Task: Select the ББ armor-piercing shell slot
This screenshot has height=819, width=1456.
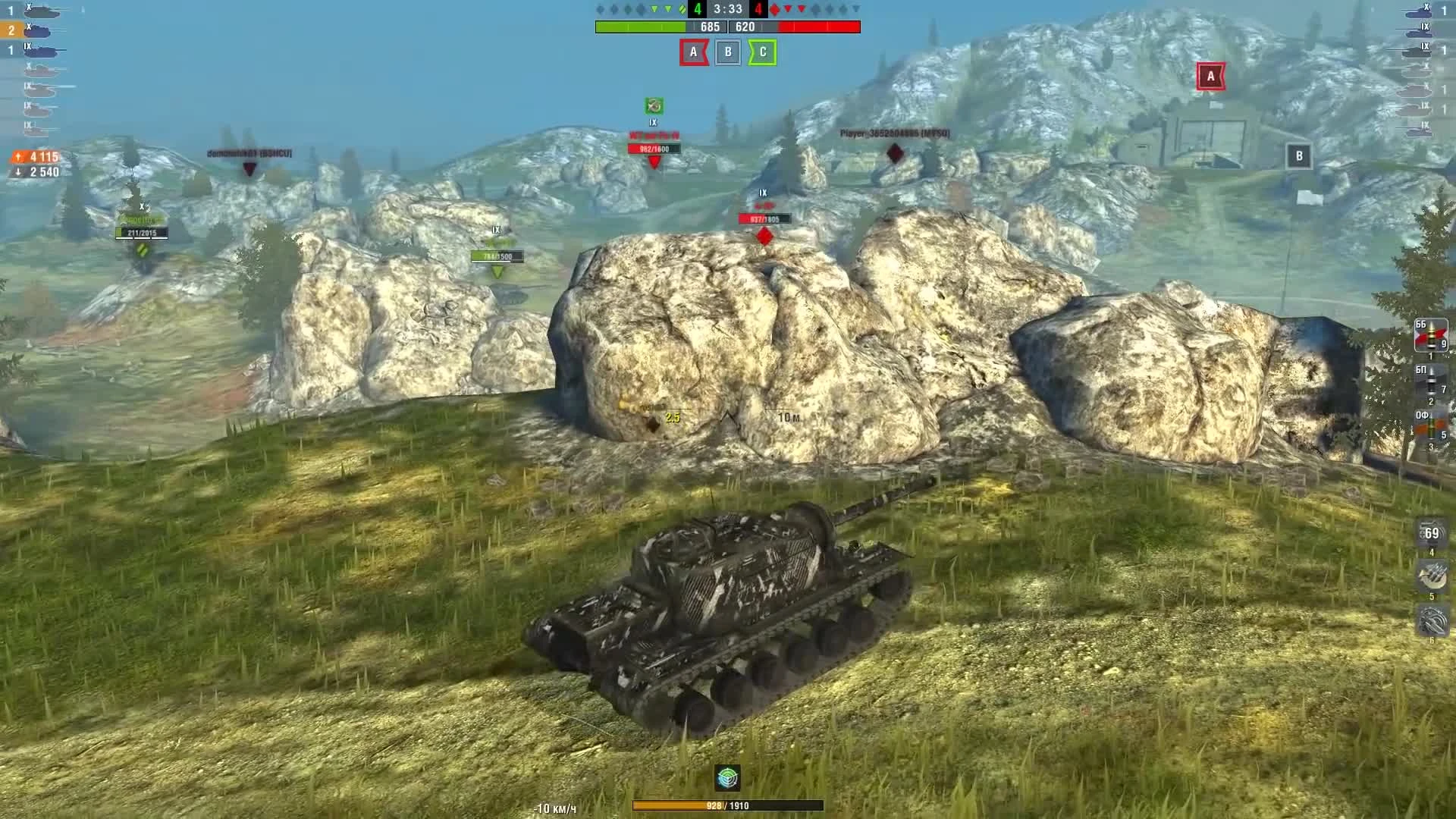Action: [1430, 335]
